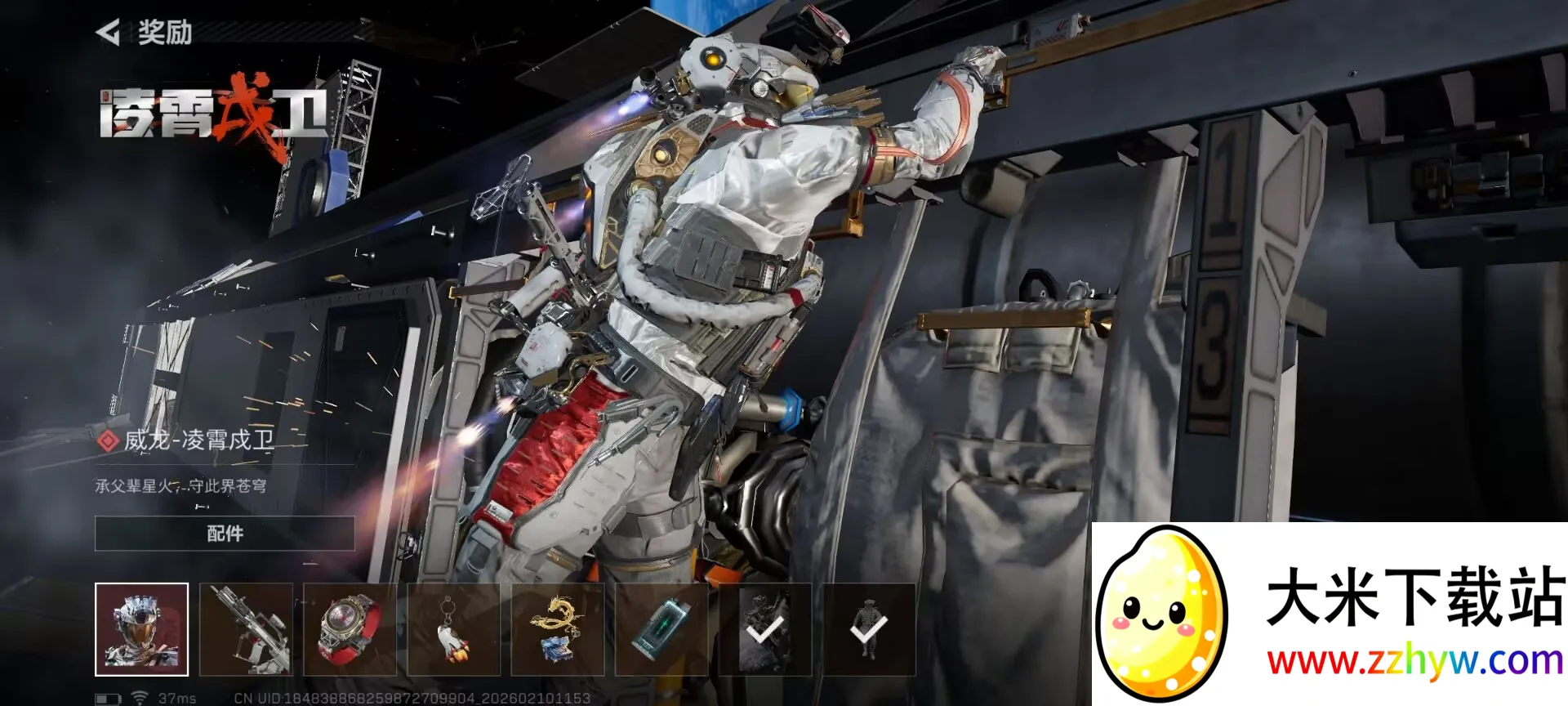Select the golden dragon reward tile
1568x706 pixels.
pos(557,629)
